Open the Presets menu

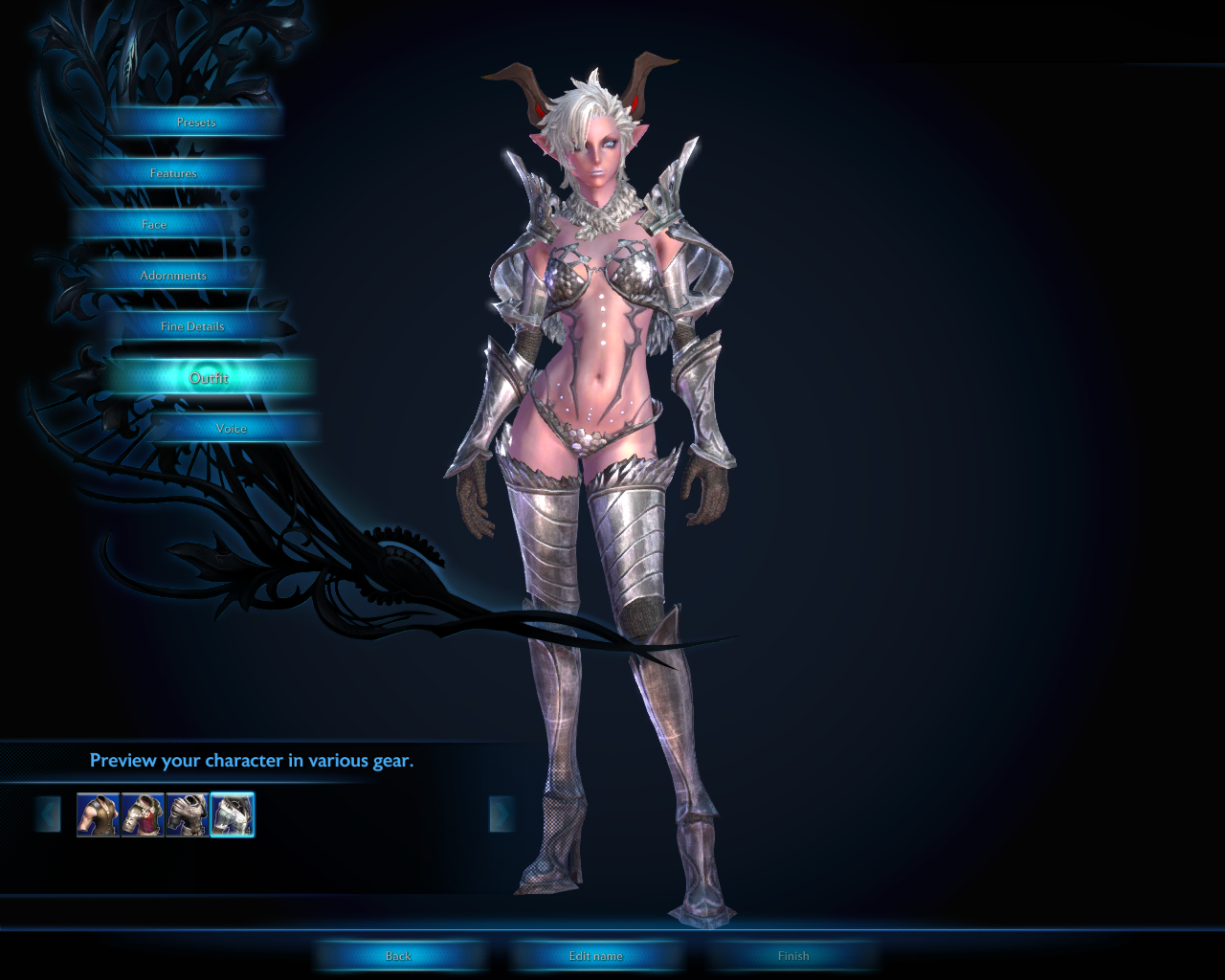coord(196,122)
